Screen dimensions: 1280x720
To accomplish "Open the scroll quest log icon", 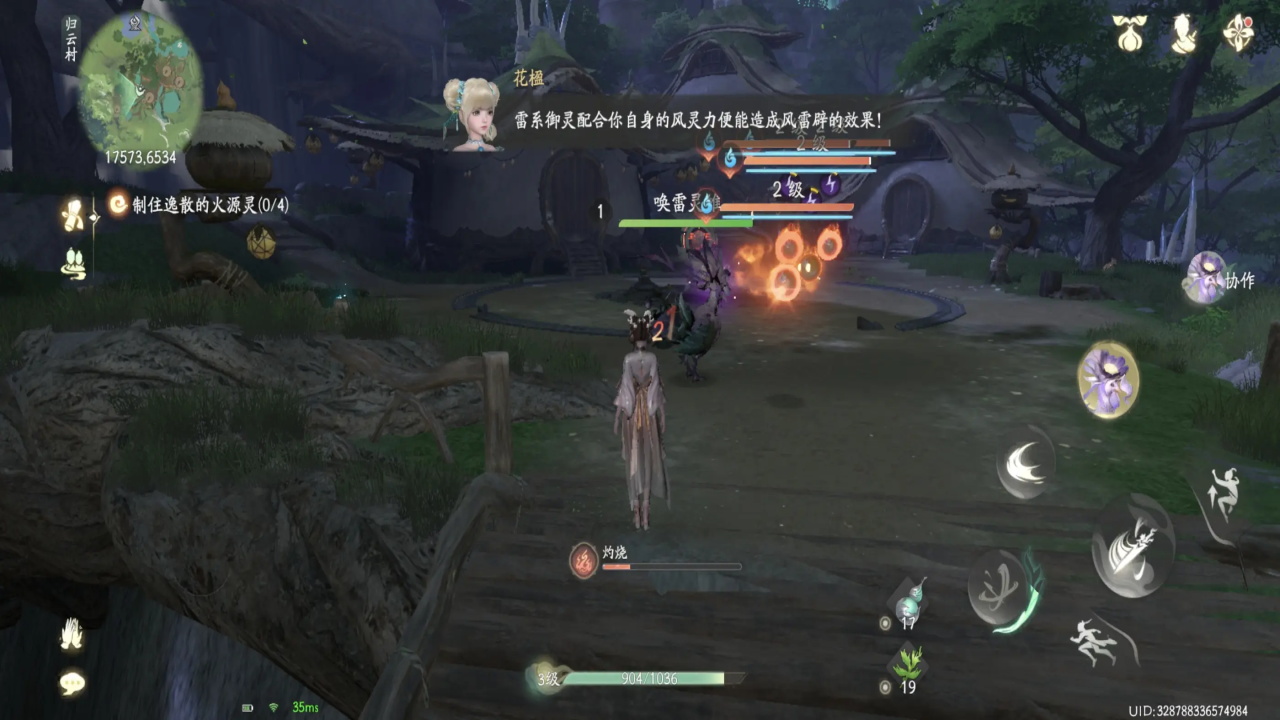I will pos(73,214).
